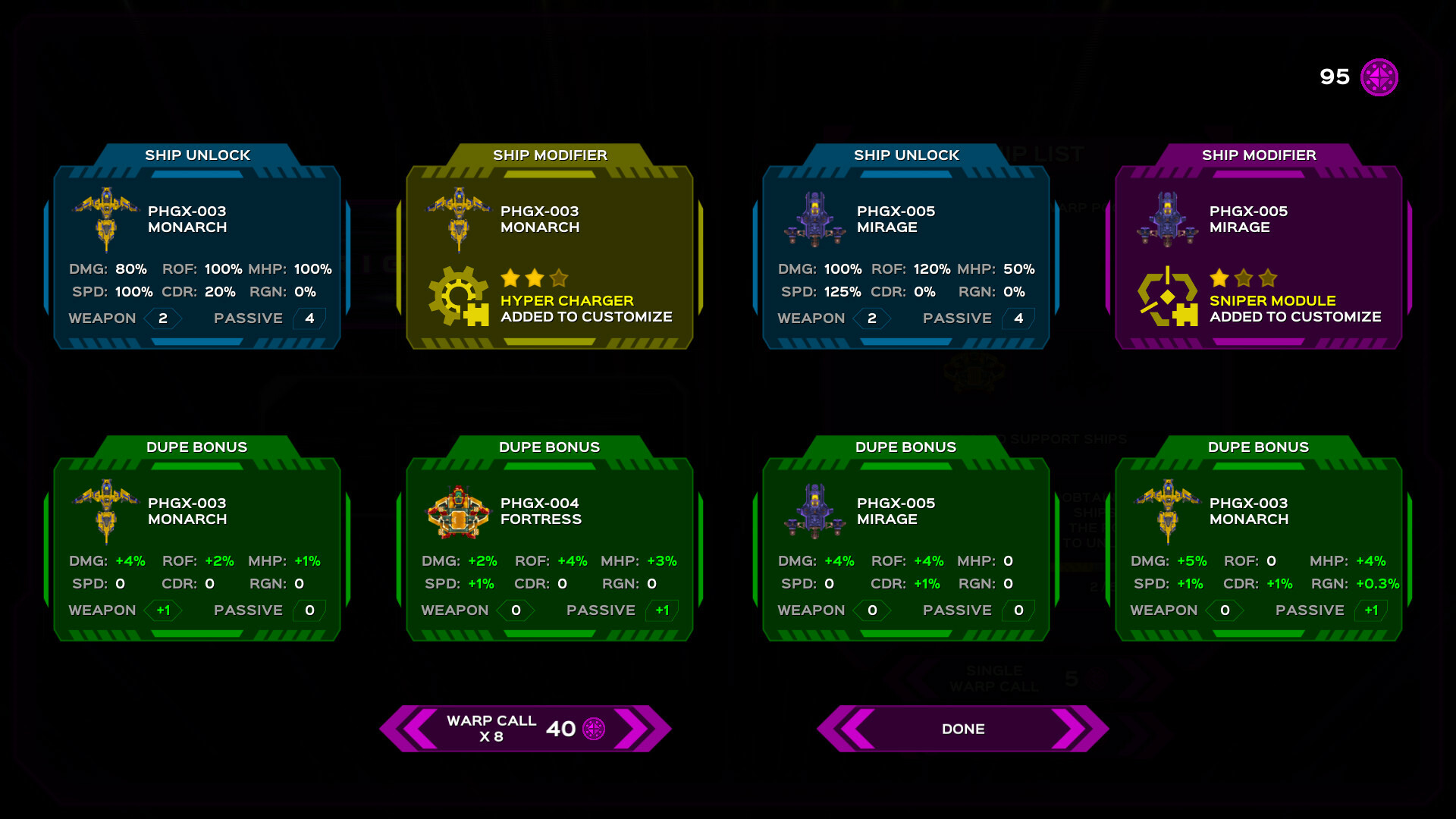Select the SHIP UNLOCK header on the Monarch card
The image size is (1456, 819).
point(198,155)
